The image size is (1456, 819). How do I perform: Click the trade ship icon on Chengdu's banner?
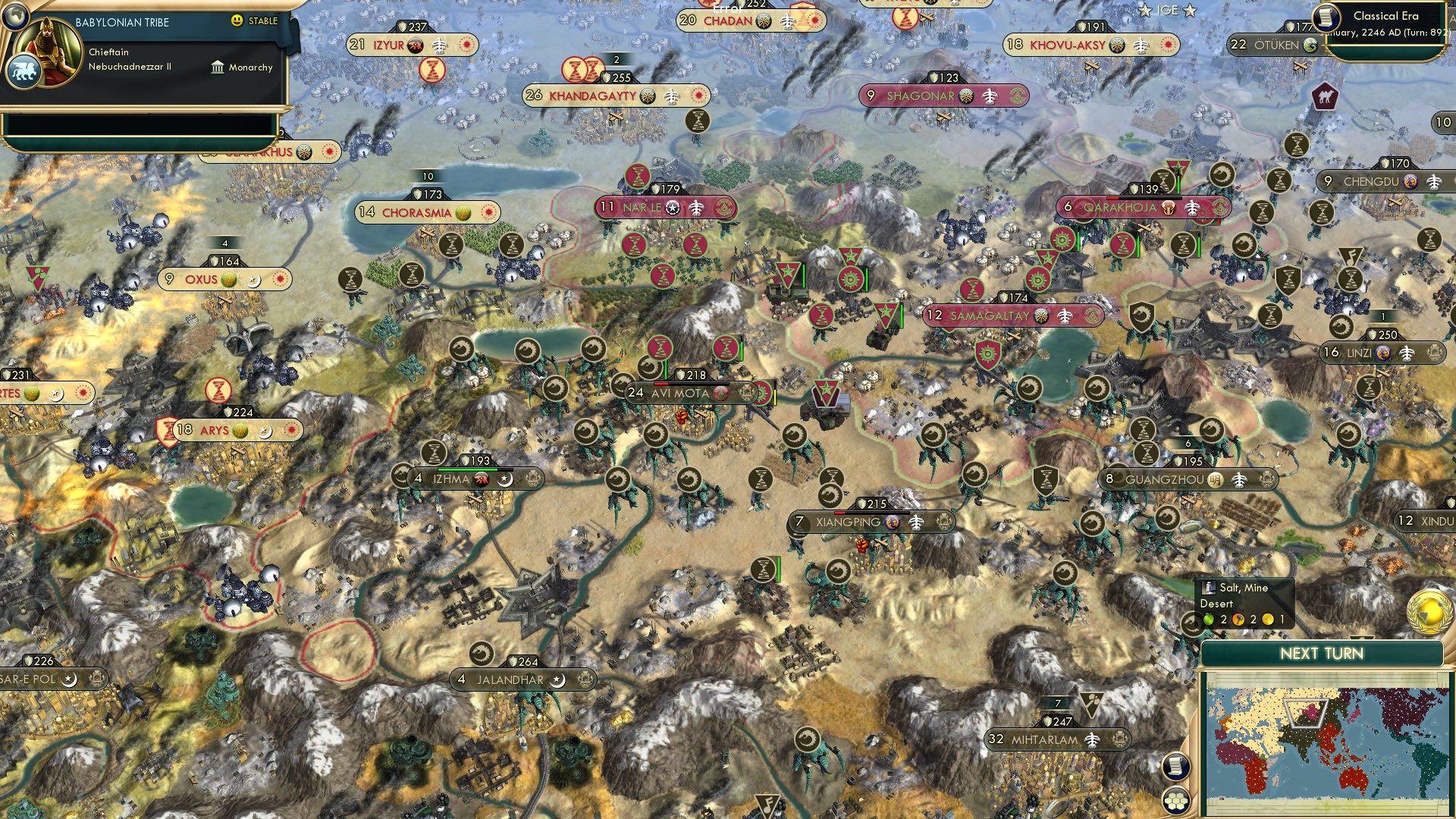(x=1433, y=183)
